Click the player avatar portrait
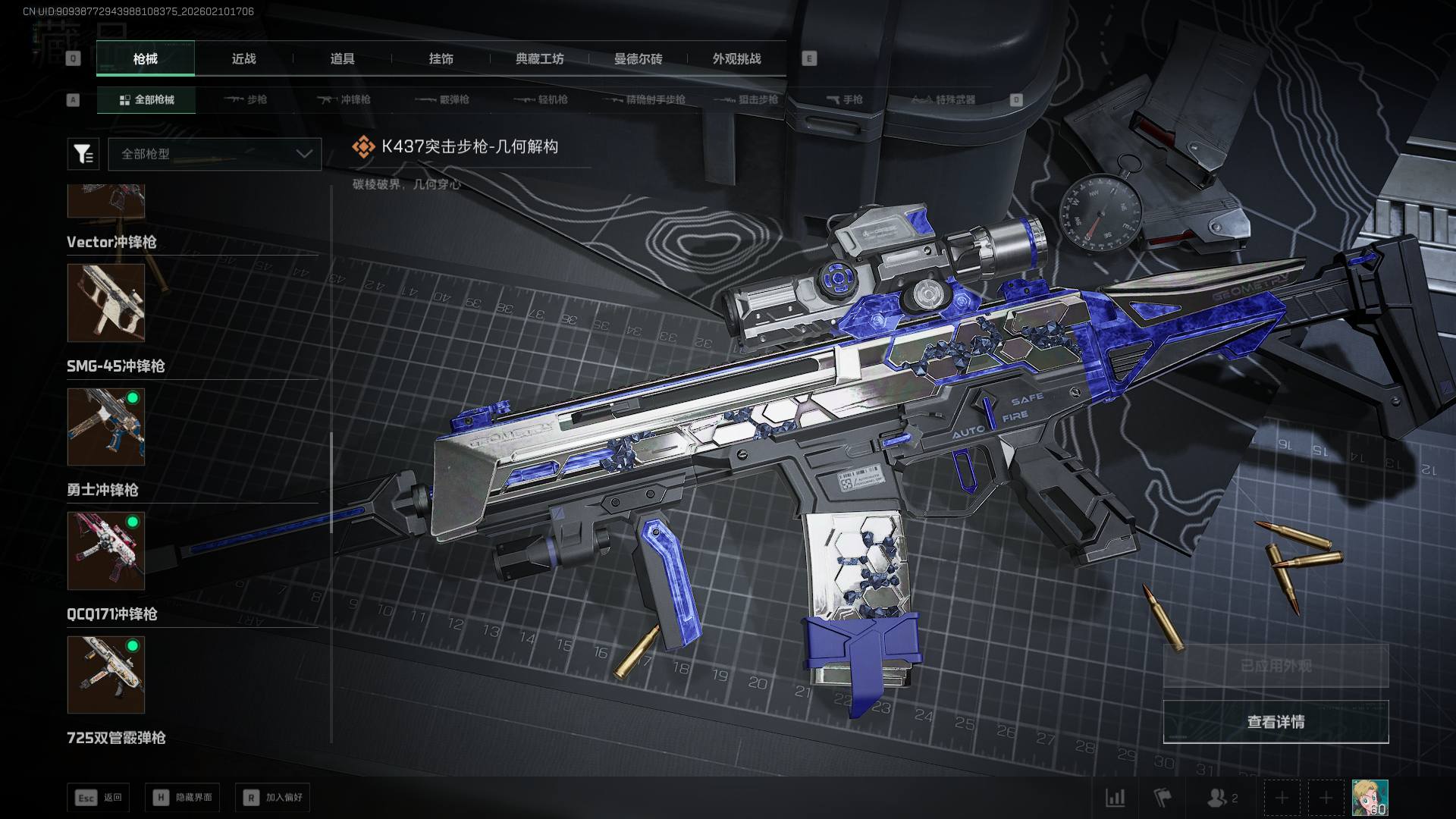 (x=1370, y=798)
